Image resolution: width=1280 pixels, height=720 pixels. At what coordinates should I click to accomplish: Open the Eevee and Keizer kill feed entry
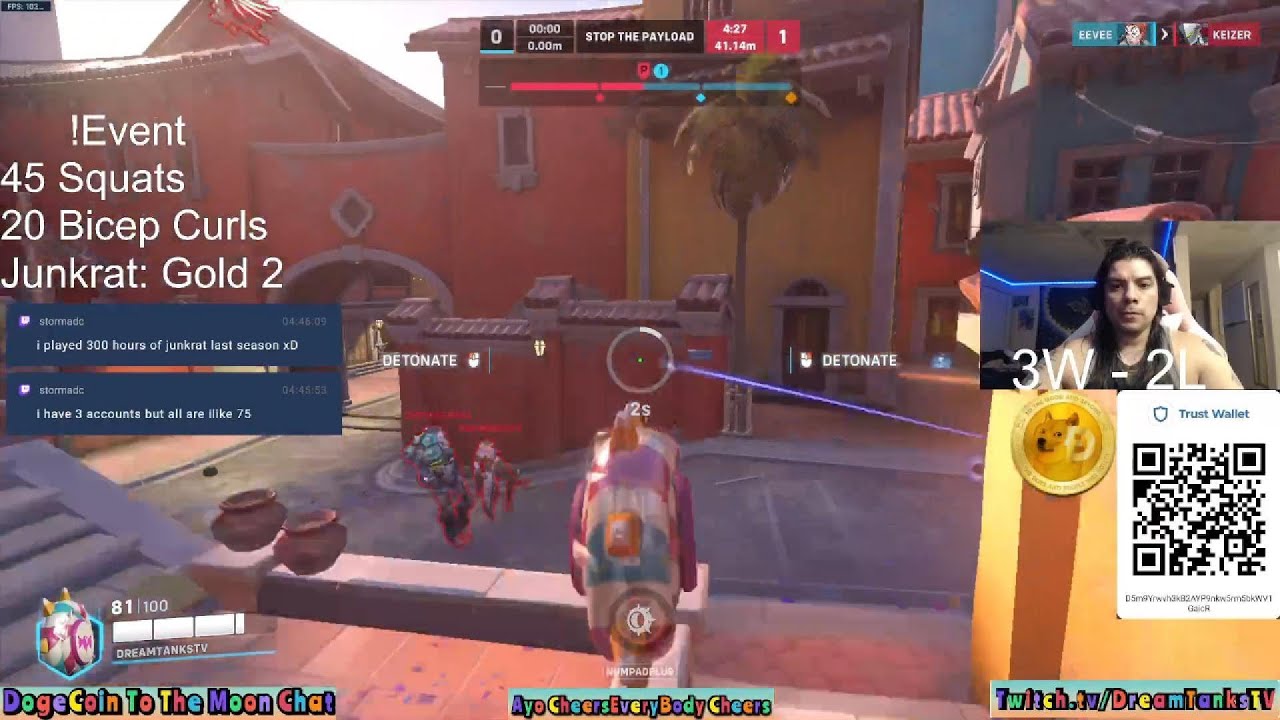click(1165, 34)
